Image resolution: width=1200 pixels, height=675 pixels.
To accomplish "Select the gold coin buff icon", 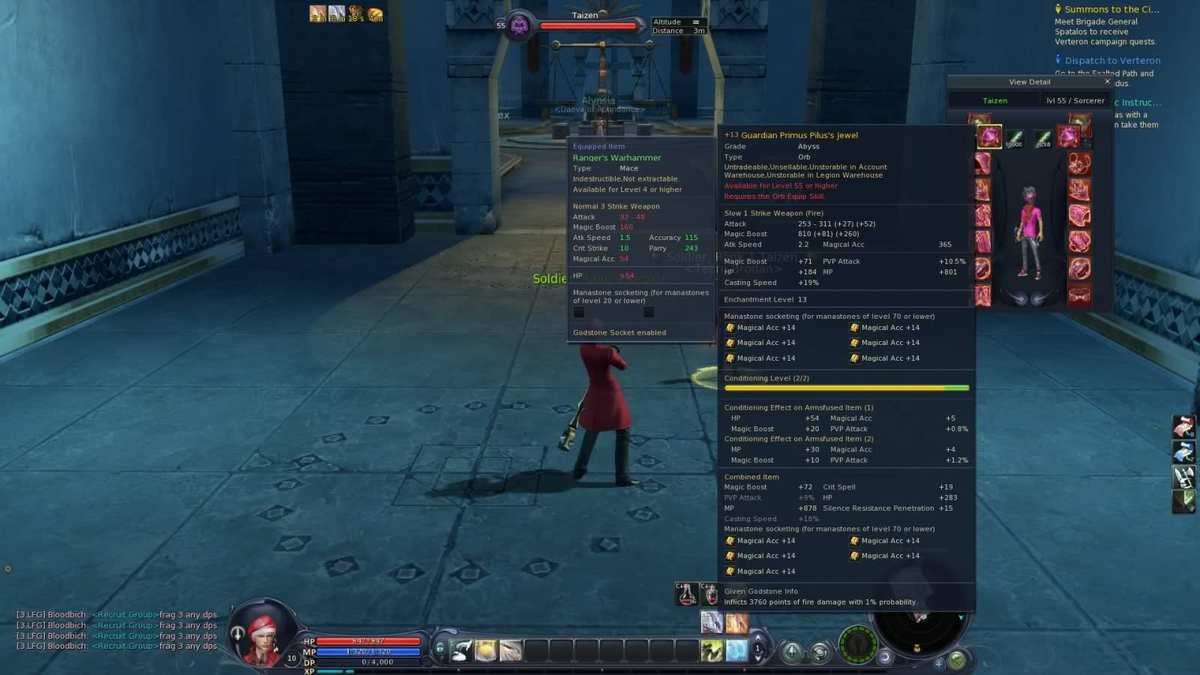I will coord(375,13).
